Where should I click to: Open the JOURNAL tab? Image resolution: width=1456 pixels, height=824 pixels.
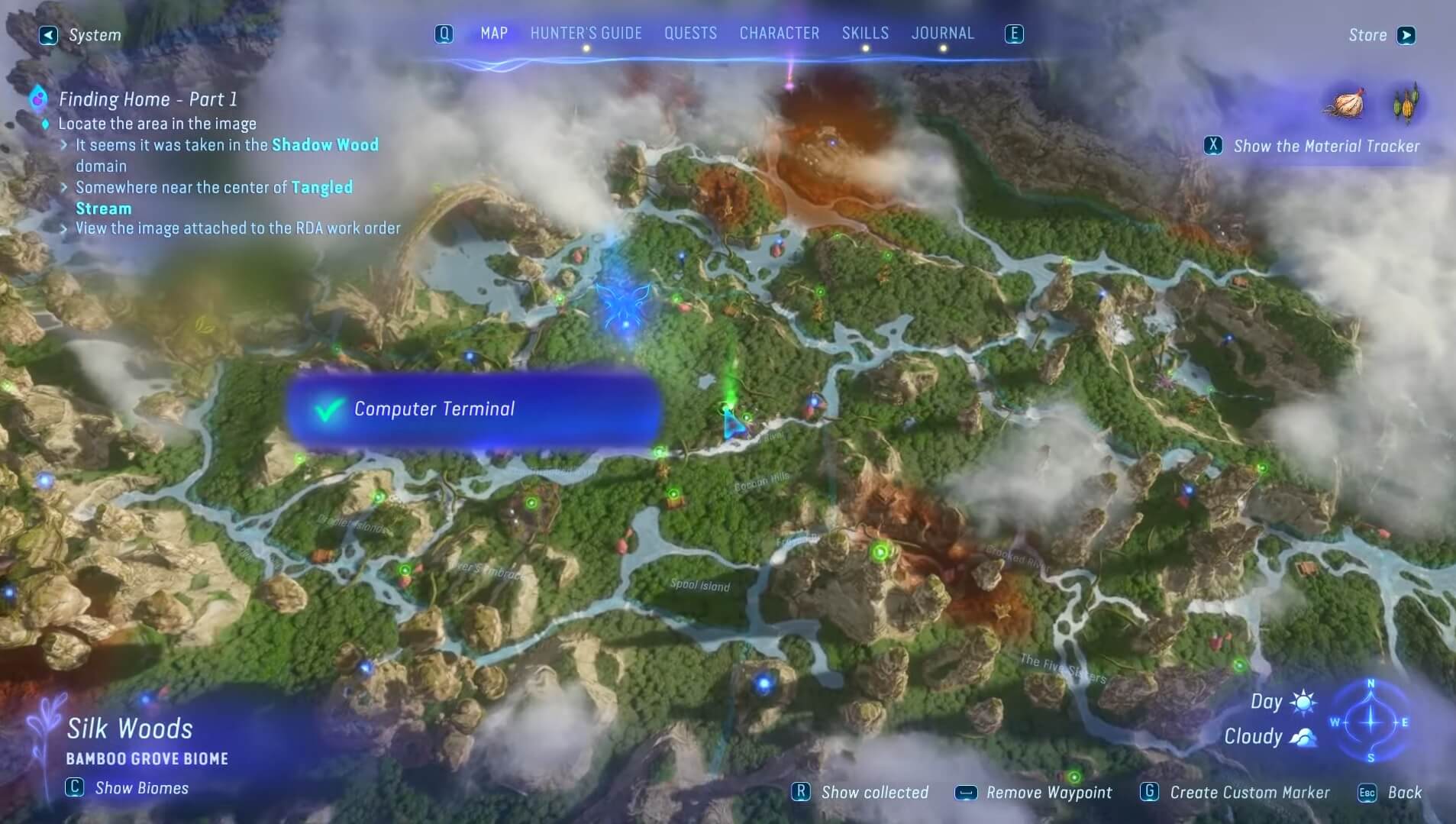(942, 33)
